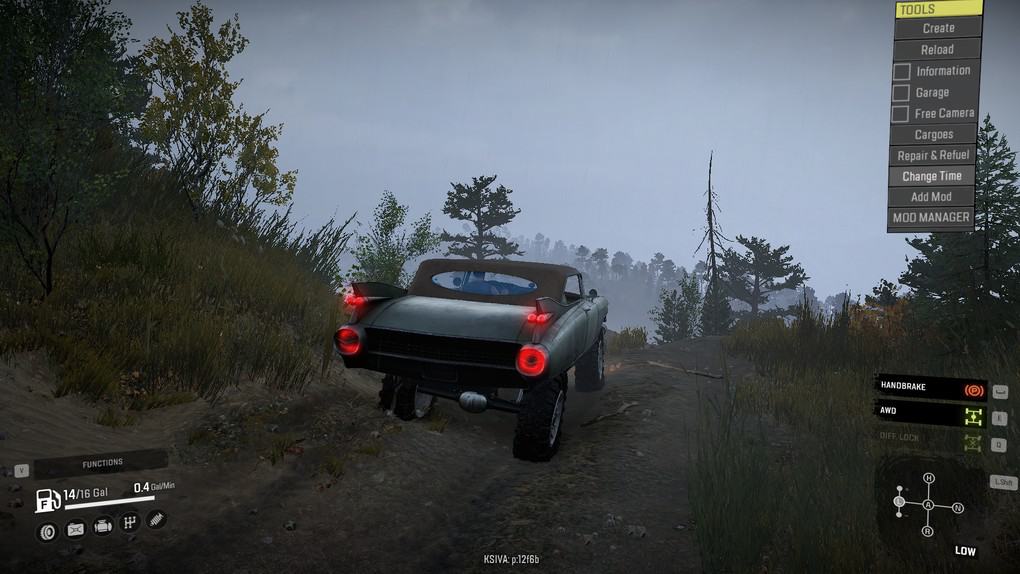Toggle the Information checkbox
The height and width of the screenshot is (574, 1020).
(901, 71)
